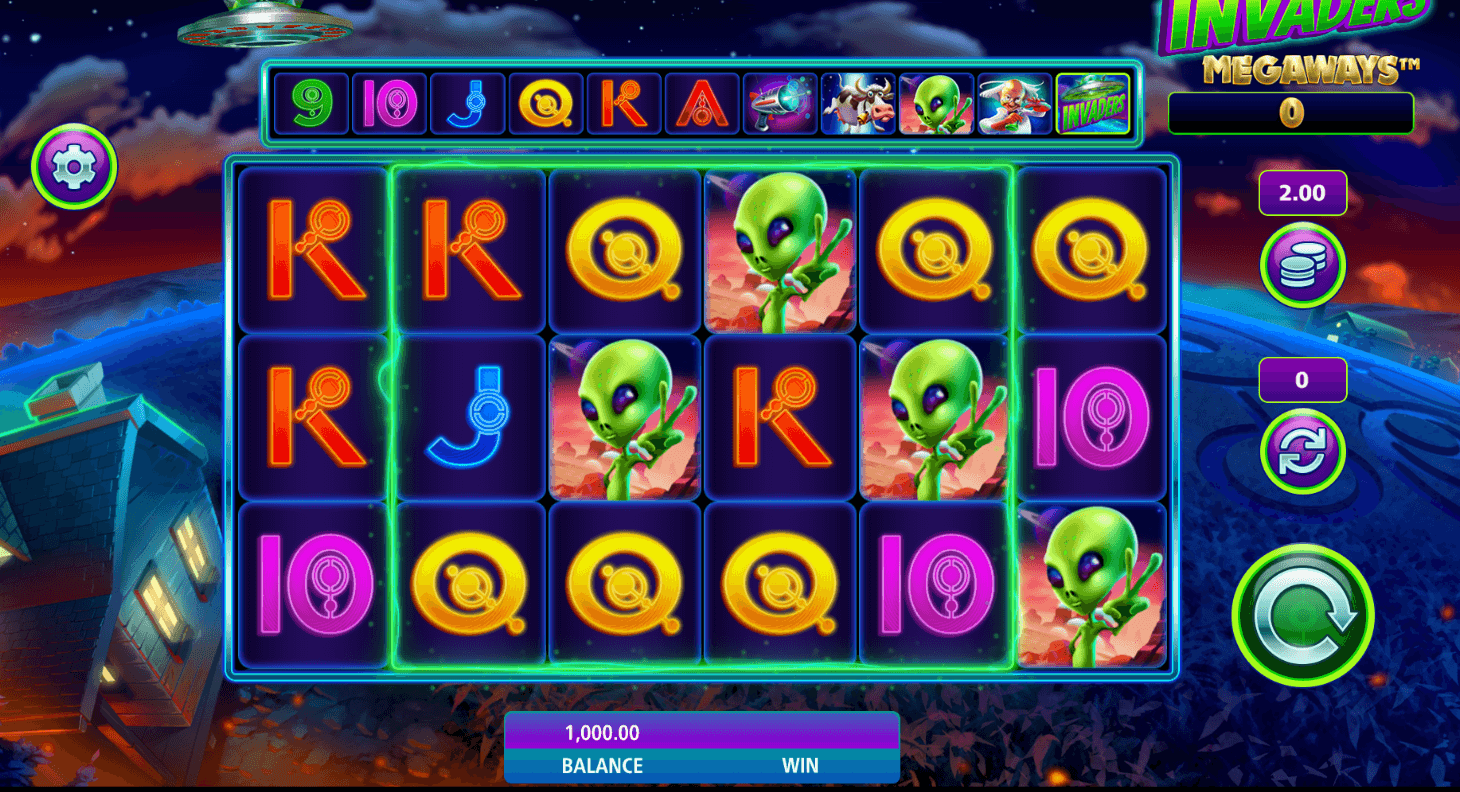Select the scientist symbol in the top strip

pyautogui.click(x=1014, y=104)
